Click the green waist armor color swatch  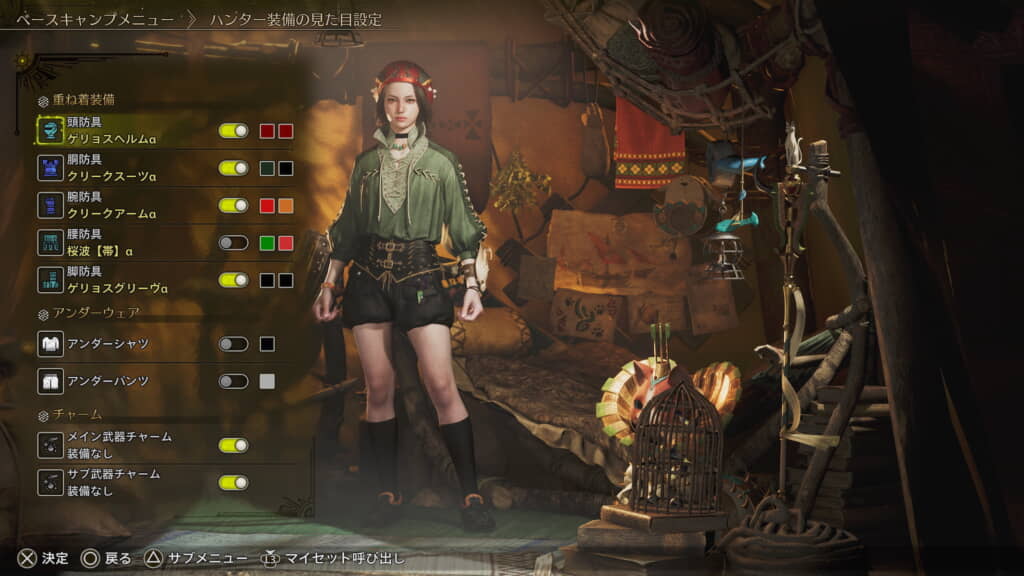267,242
